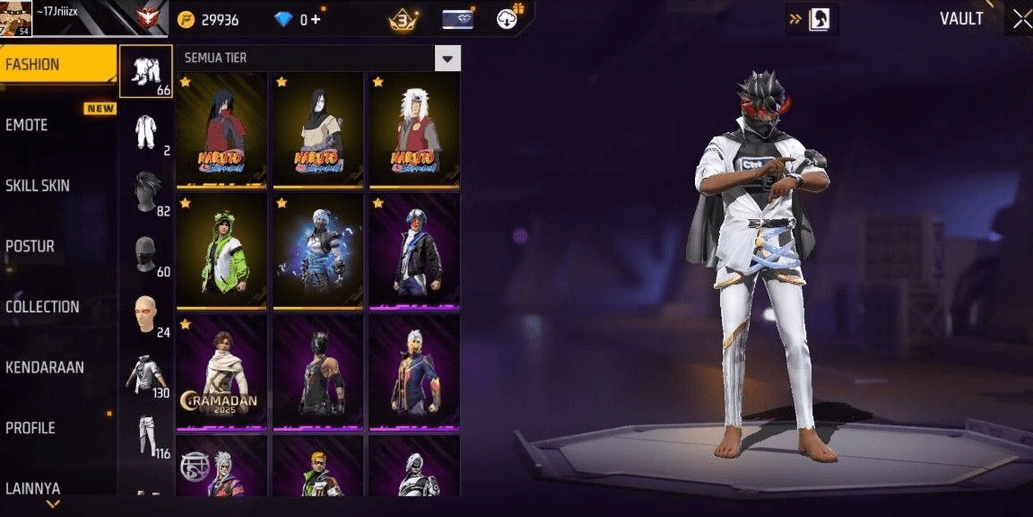Add diamonds using the plus button

point(316,20)
